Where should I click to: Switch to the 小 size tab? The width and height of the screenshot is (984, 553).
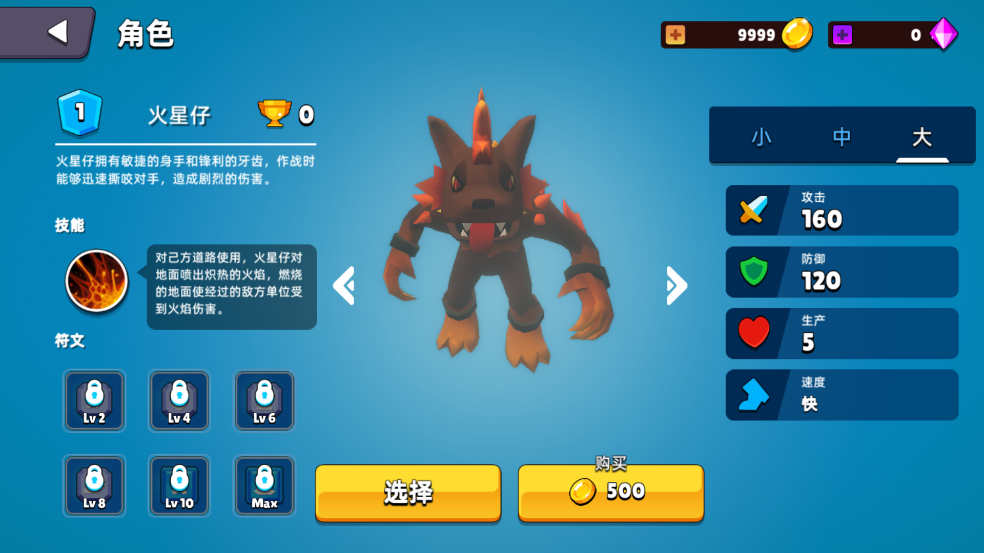tap(762, 137)
